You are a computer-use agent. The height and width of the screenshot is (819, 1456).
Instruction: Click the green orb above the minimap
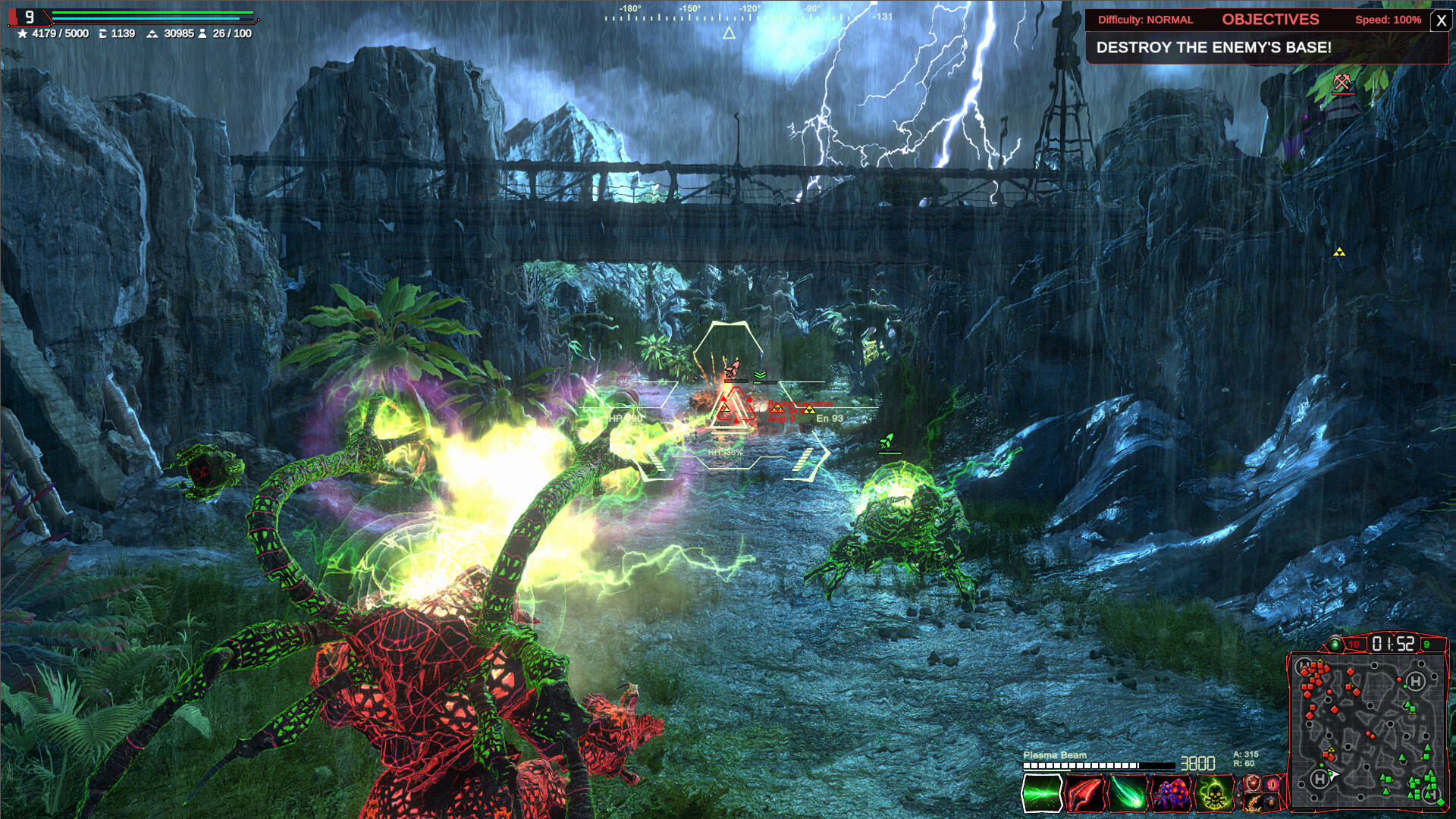pos(1335,645)
